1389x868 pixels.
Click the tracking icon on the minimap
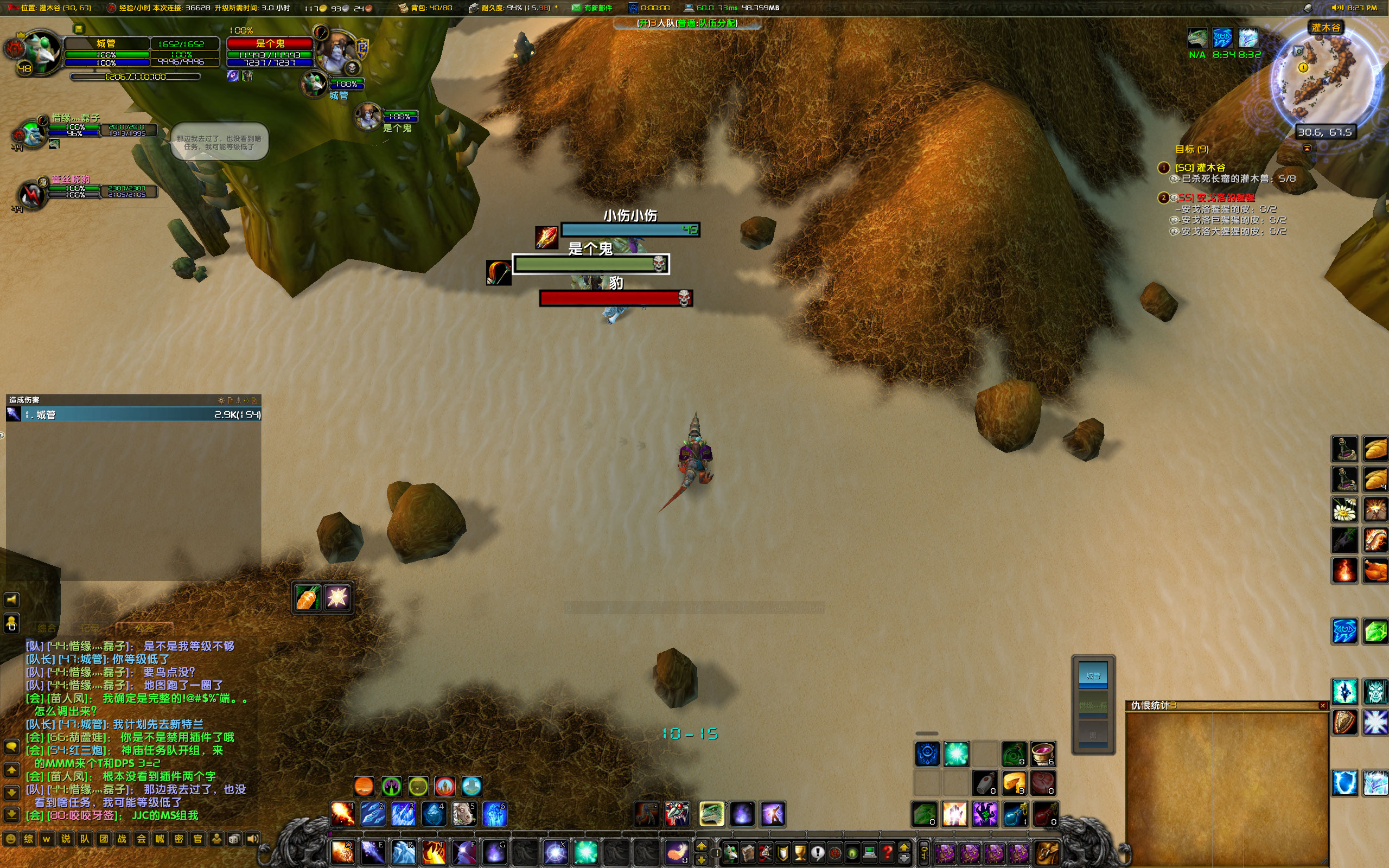pyautogui.click(x=1299, y=52)
